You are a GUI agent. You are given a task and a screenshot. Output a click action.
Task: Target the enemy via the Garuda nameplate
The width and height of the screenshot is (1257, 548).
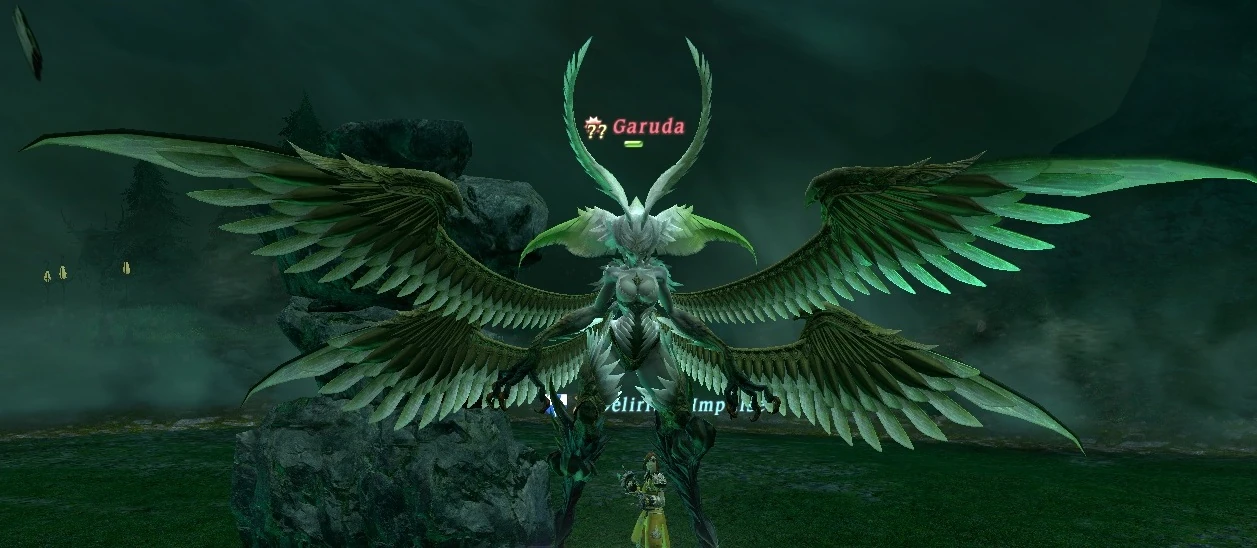pyautogui.click(x=647, y=127)
